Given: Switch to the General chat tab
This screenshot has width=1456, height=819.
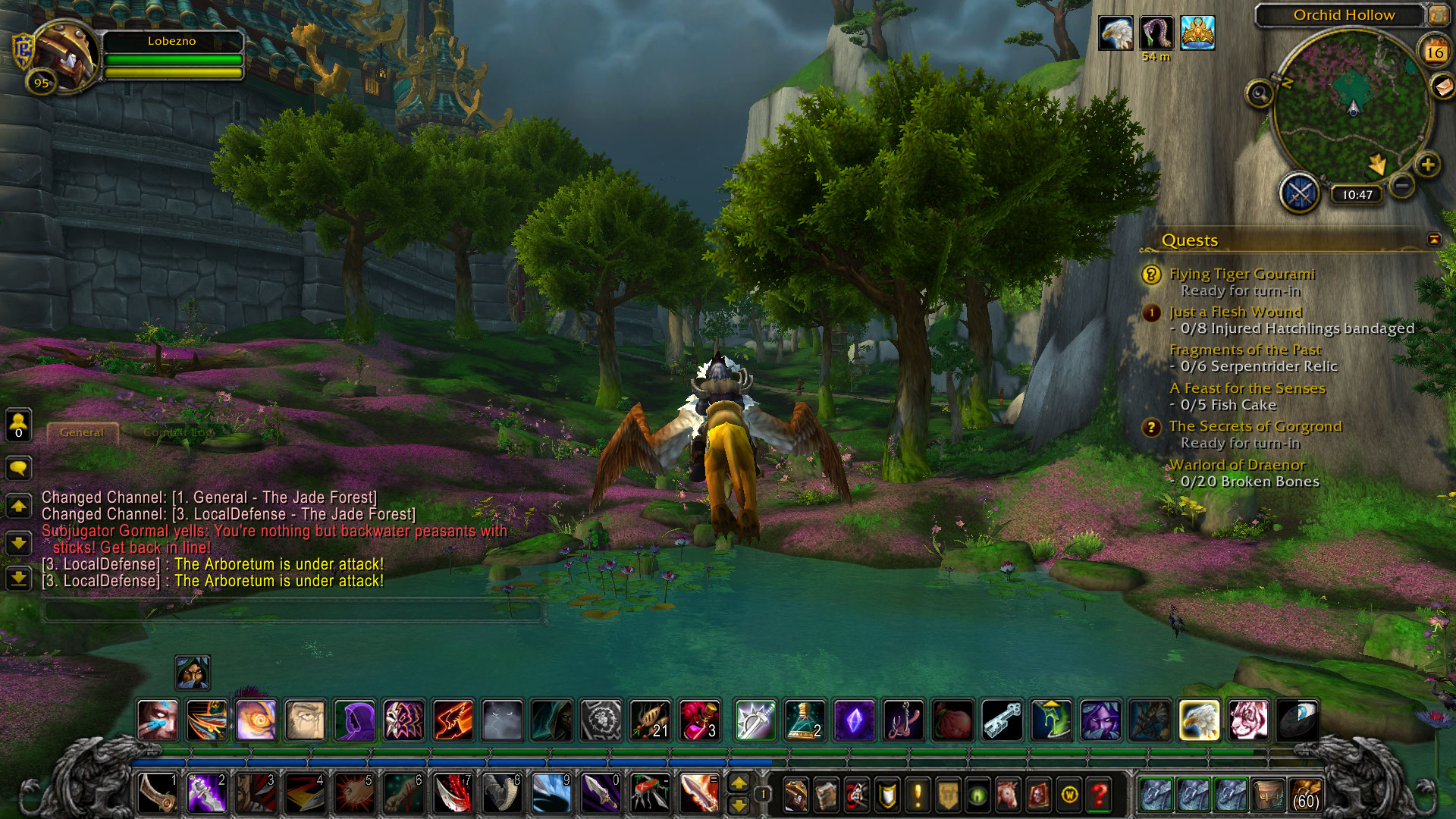Looking at the screenshot, I should [82, 432].
